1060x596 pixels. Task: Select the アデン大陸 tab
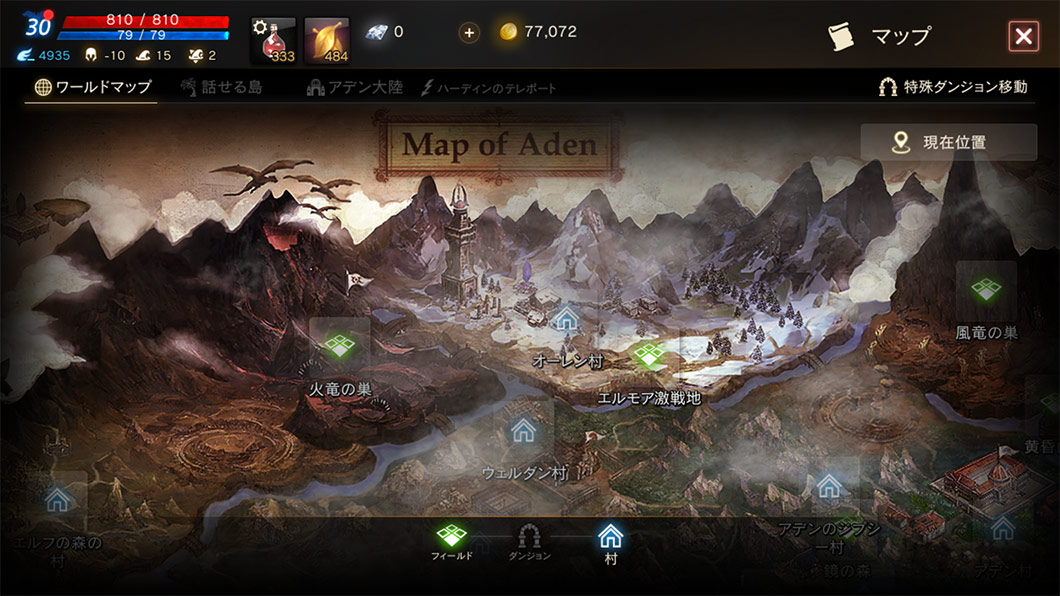355,87
